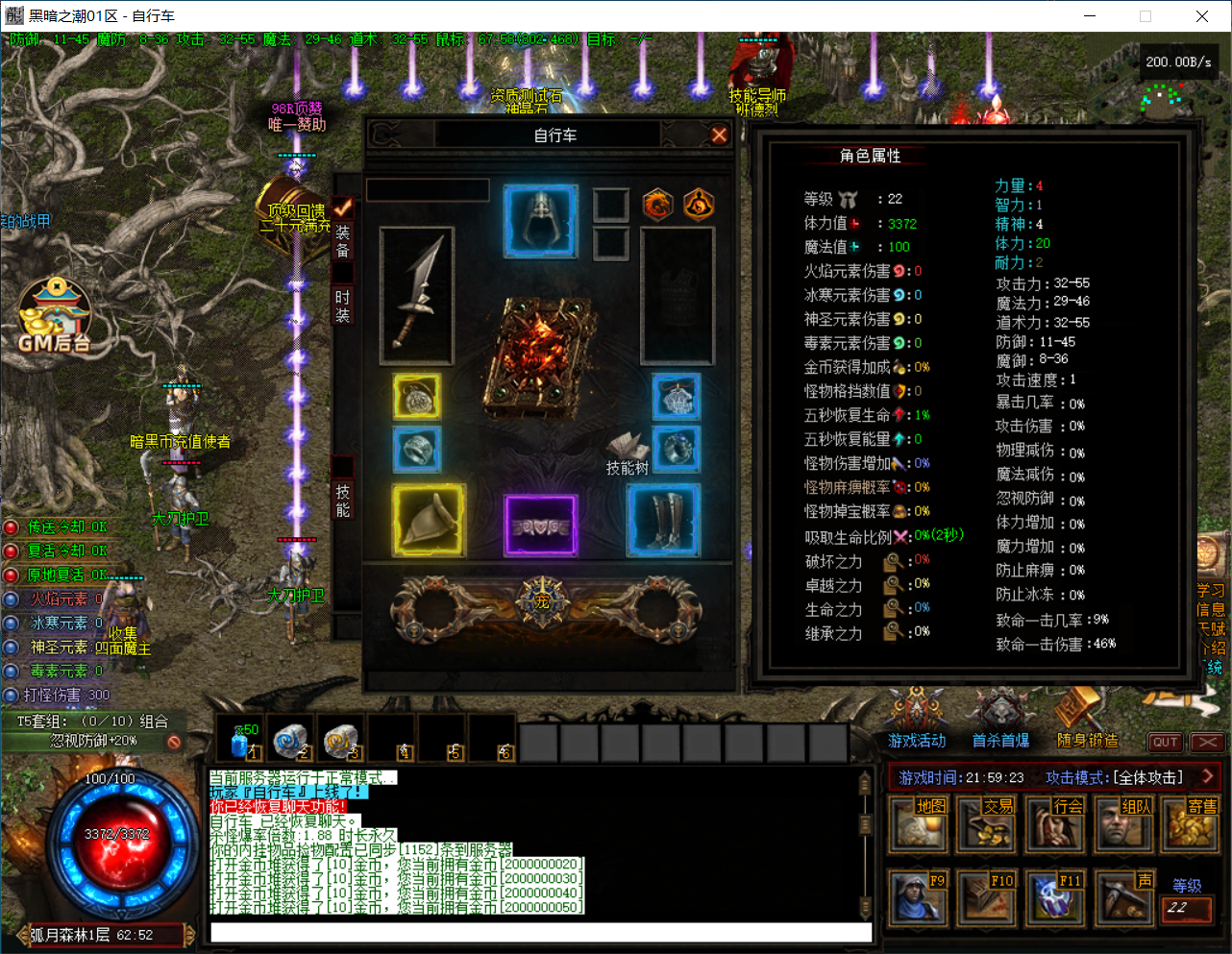The image size is (1232, 954).
Task: Open the 首杀首爆 first-kill rankings
Action: 1000,721
